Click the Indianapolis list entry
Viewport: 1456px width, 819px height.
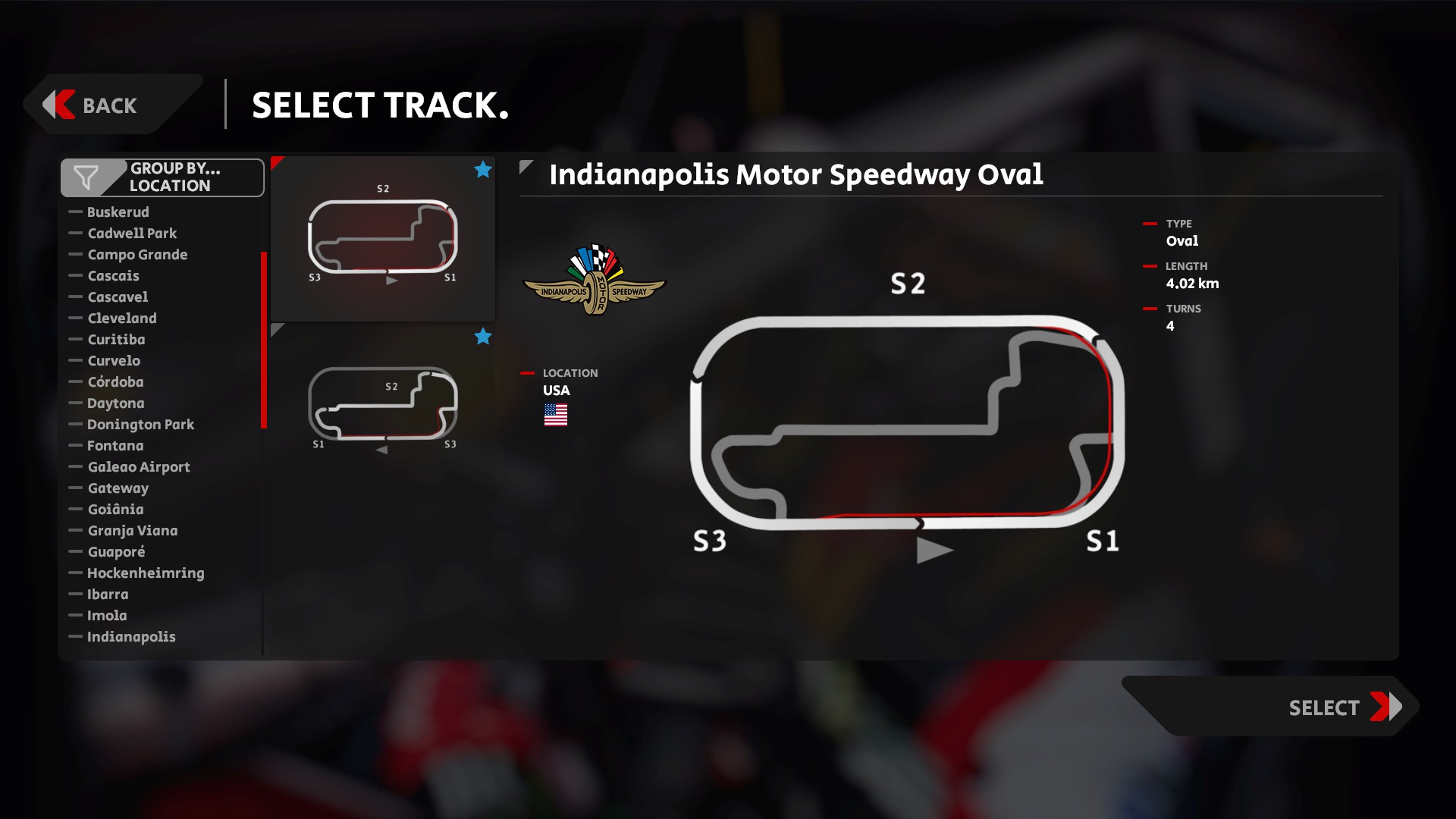tap(131, 637)
